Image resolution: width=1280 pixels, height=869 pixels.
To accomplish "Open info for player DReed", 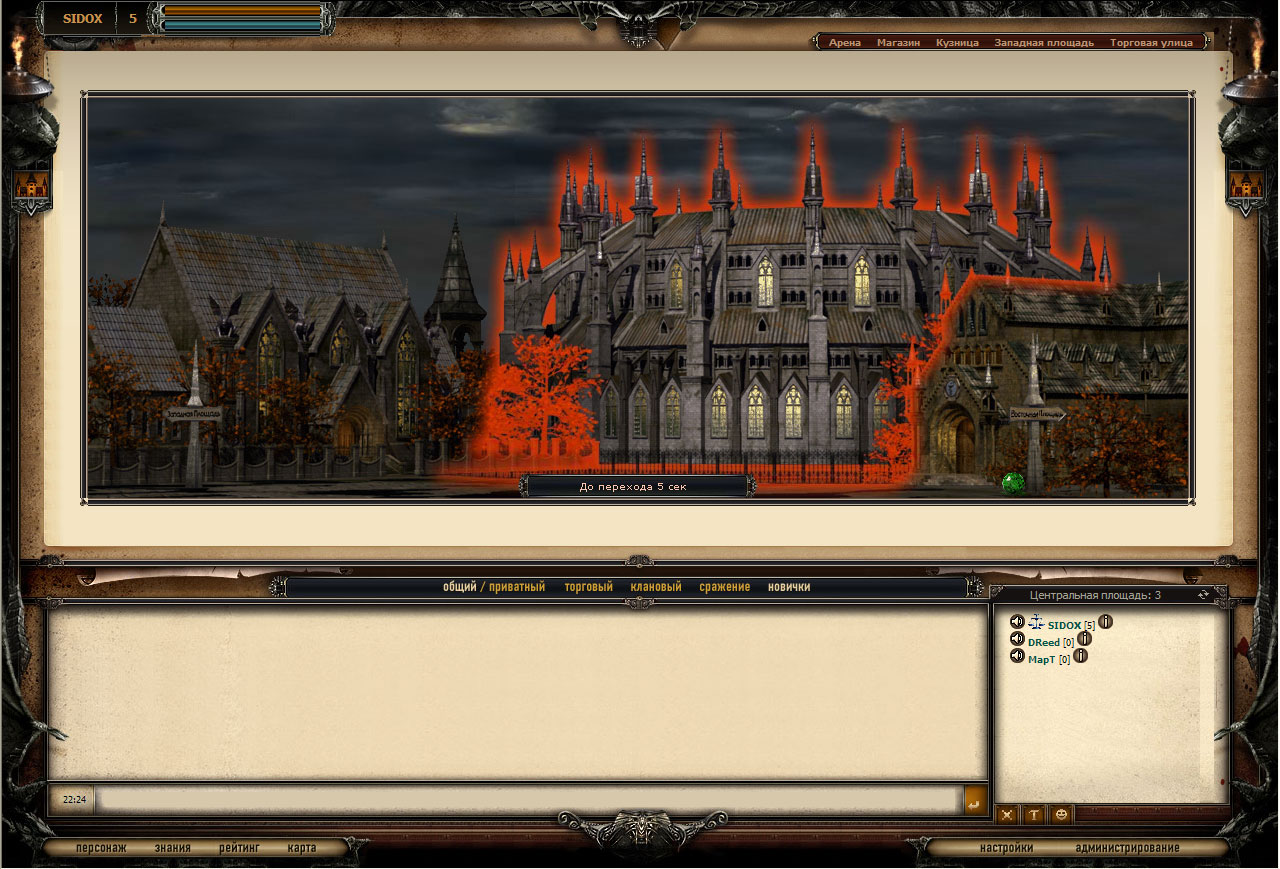I will pyautogui.click(x=1084, y=639).
